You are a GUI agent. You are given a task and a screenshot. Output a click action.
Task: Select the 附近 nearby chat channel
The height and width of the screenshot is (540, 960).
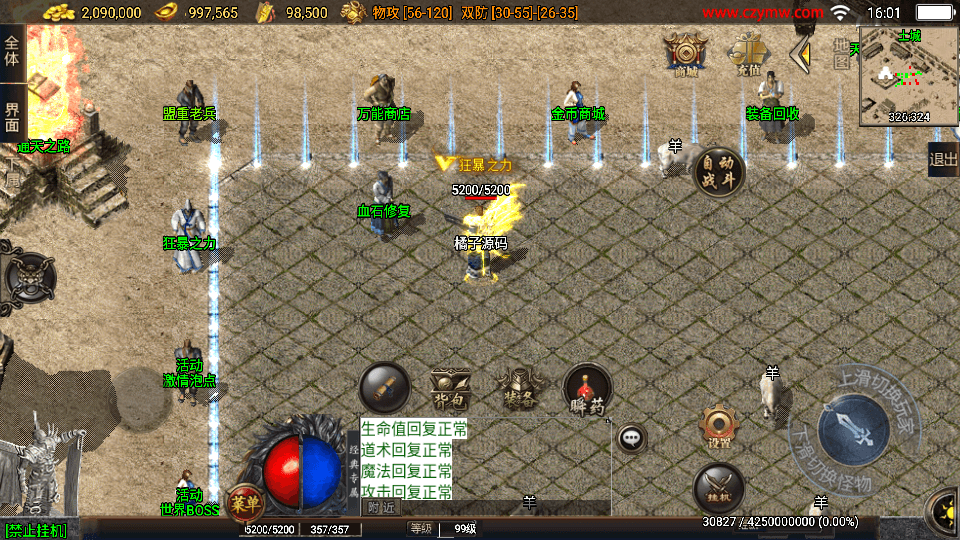click(380, 507)
